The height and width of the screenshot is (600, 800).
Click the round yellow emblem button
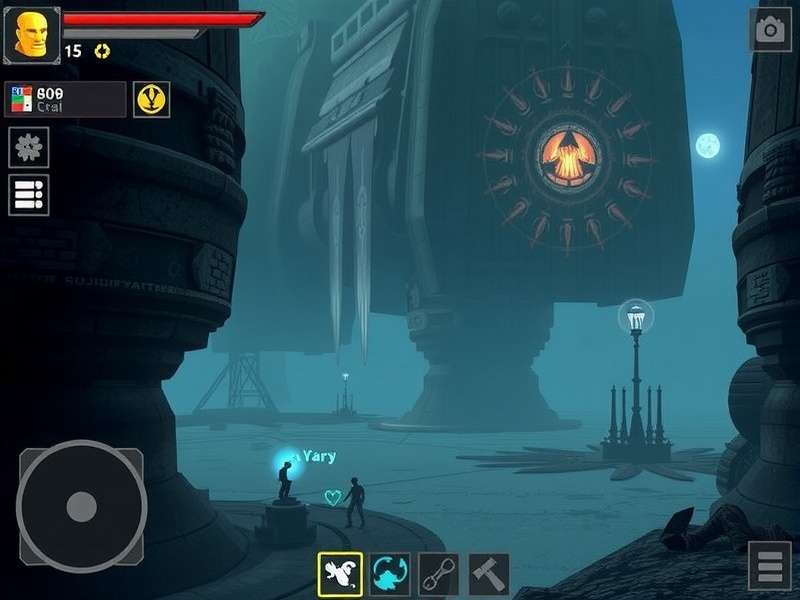pyautogui.click(x=151, y=99)
